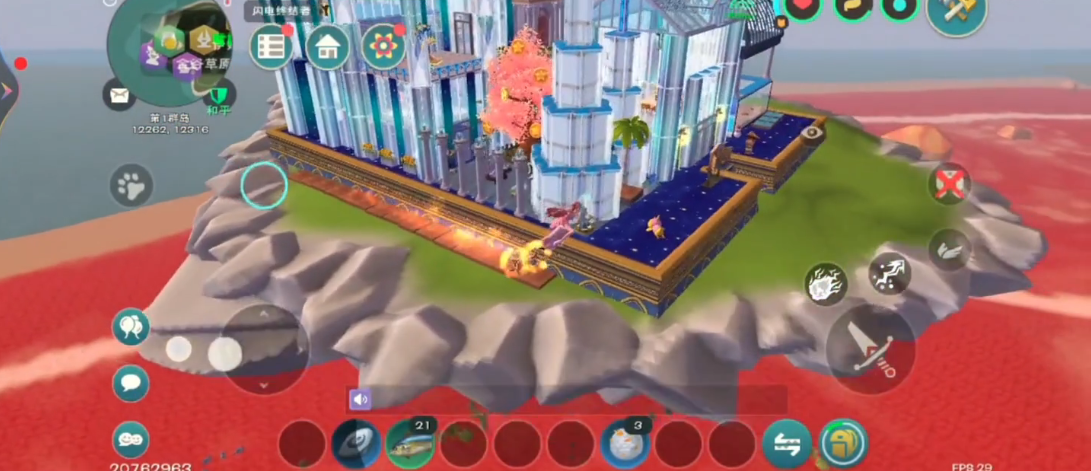This screenshot has height=471, width=1091.
Task: Open the house home button
Action: point(327,47)
